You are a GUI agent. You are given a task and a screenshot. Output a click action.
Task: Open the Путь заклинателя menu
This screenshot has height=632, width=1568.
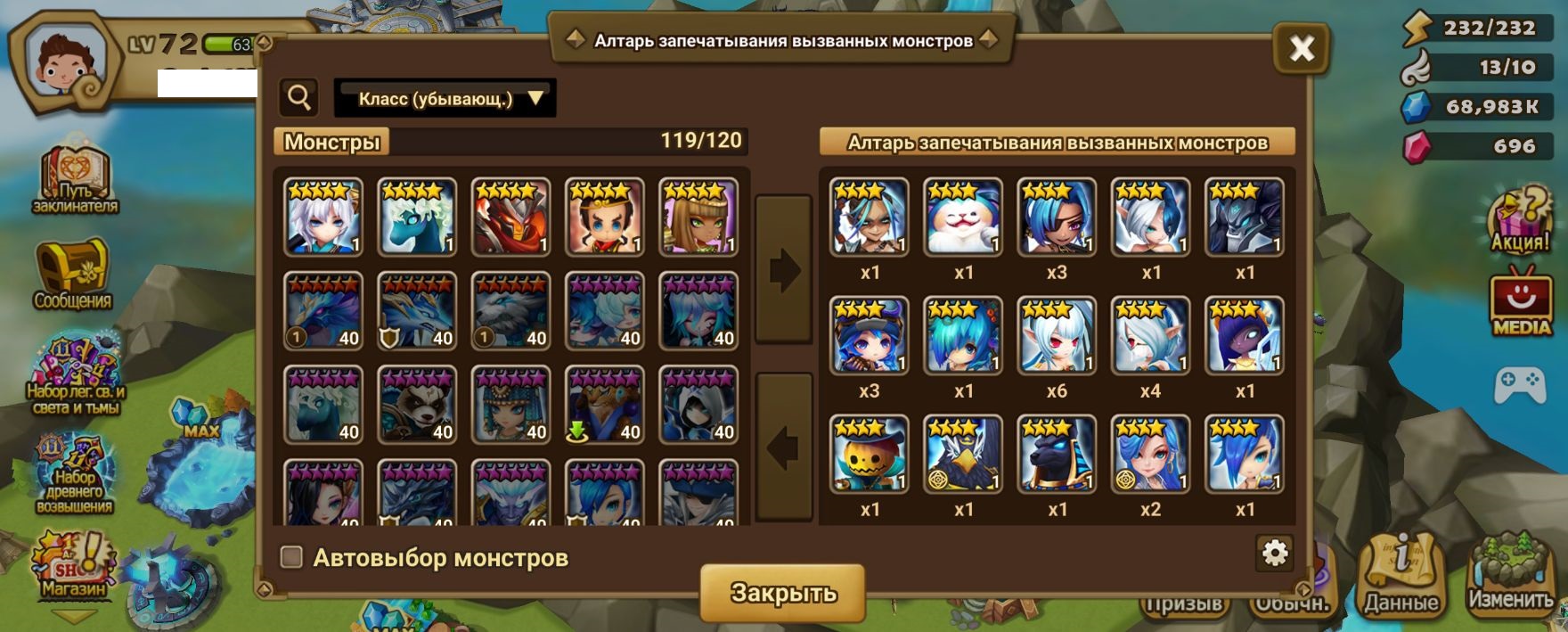[76, 181]
